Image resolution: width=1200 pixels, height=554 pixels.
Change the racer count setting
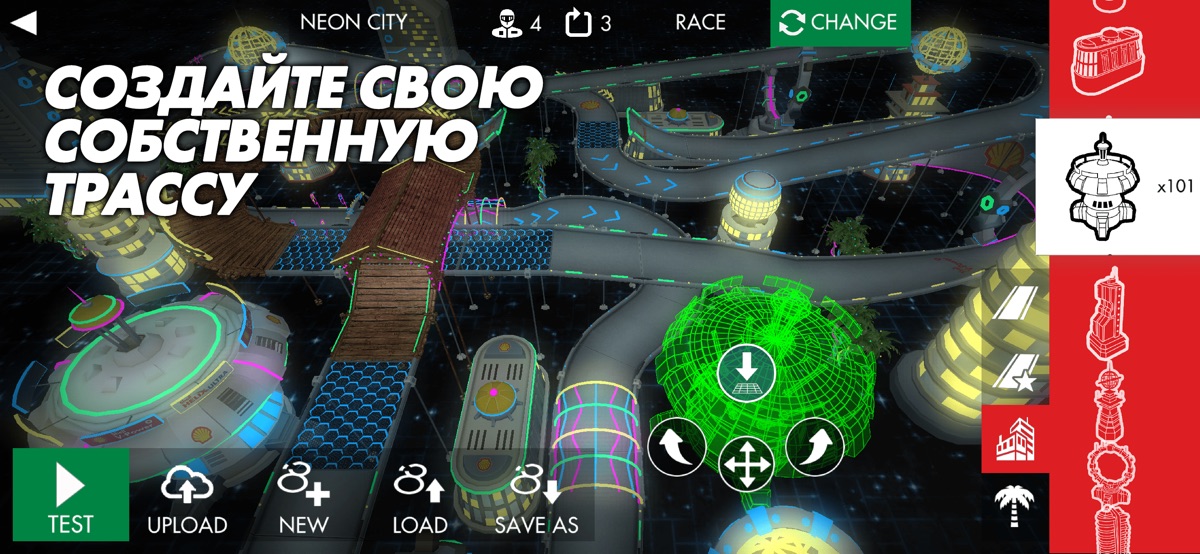[x=516, y=22]
